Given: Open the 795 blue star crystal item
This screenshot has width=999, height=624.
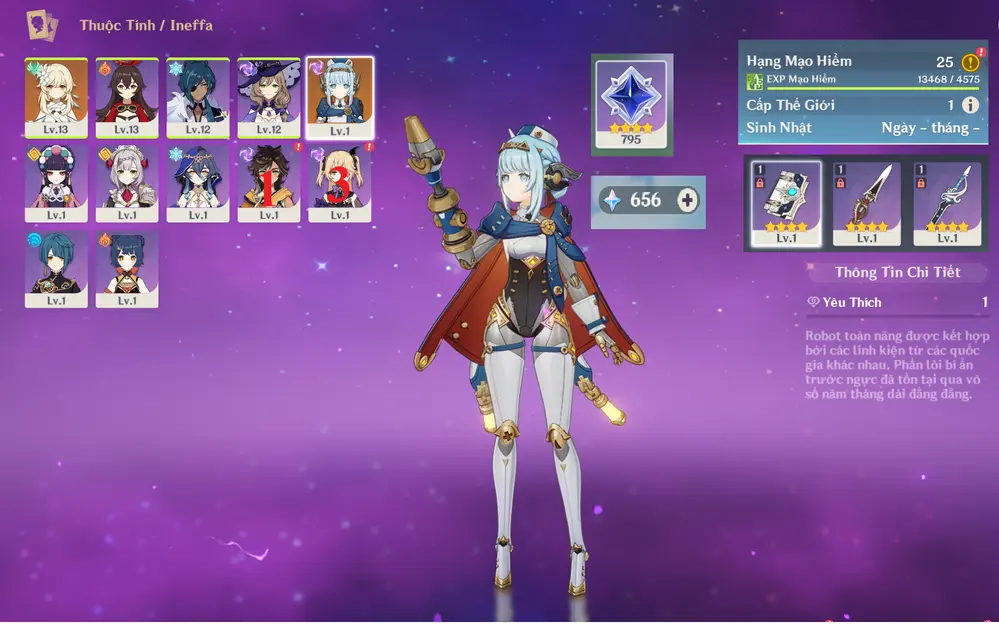Looking at the screenshot, I should click(x=631, y=101).
